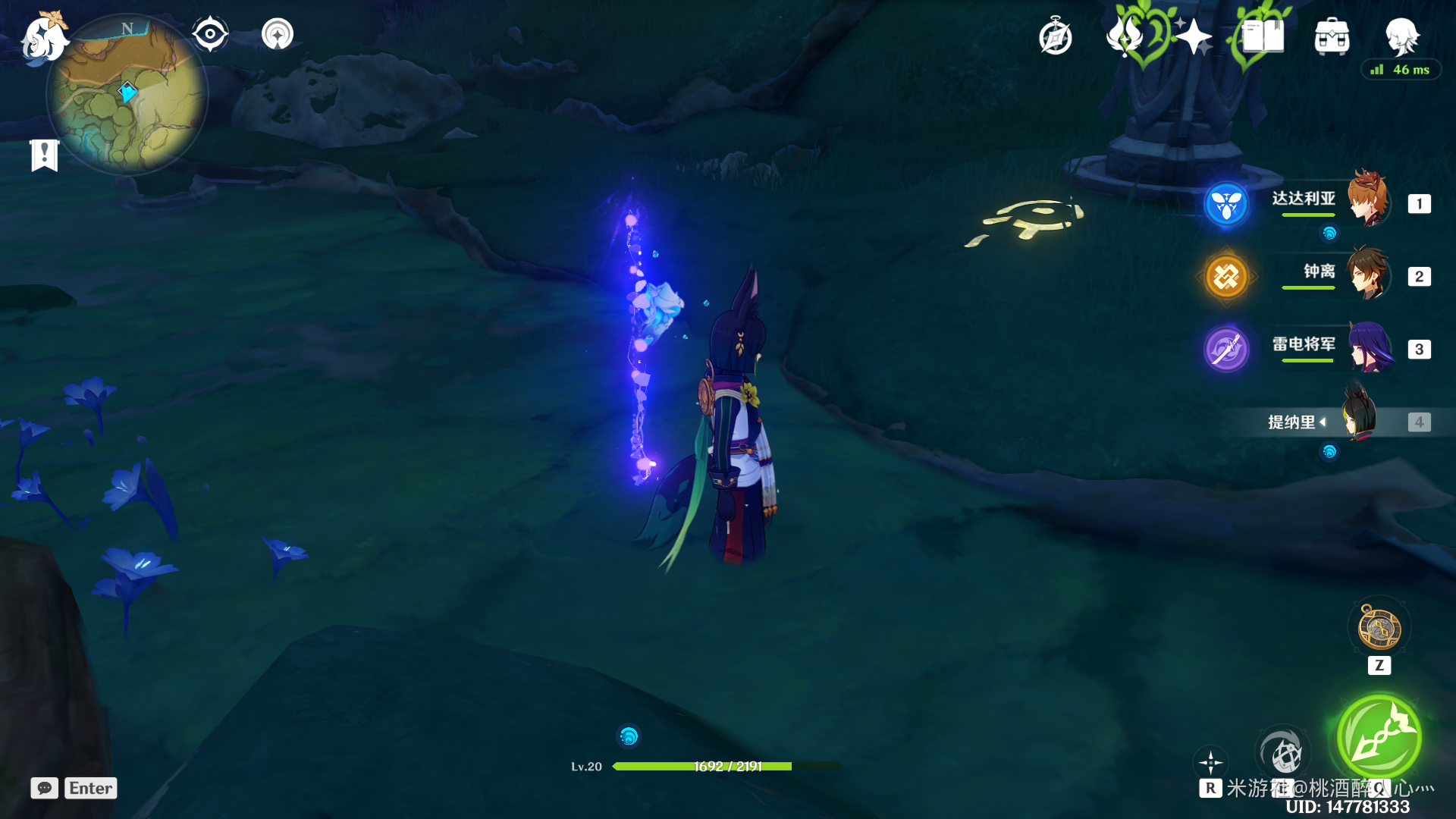Screen dimensions: 1456x819
Task: Open the adventurer compass icon
Action: [x=1055, y=36]
